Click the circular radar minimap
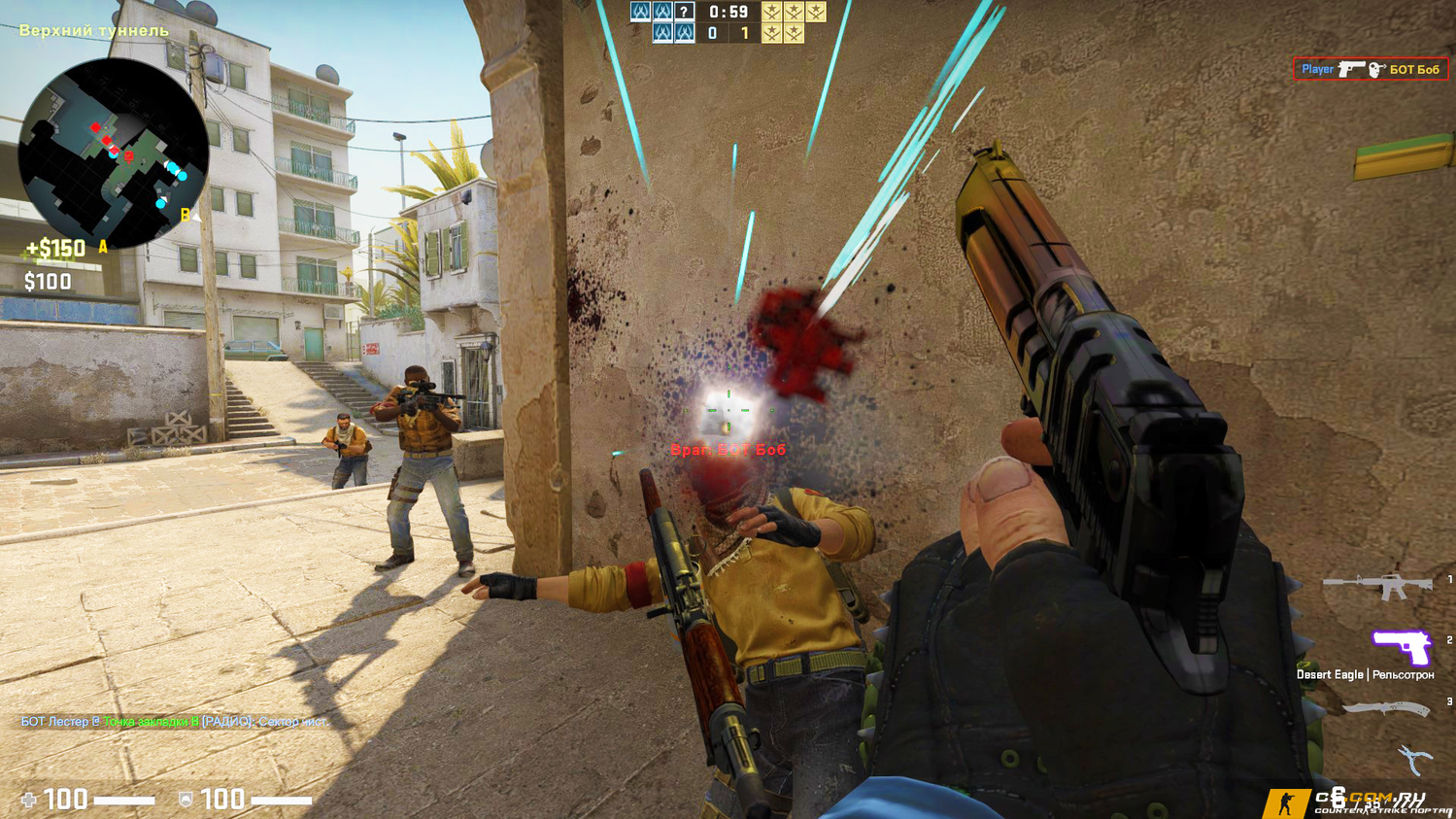The width and height of the screenshot is (1456, 819). pyautogui.click(x=113, y=153)
